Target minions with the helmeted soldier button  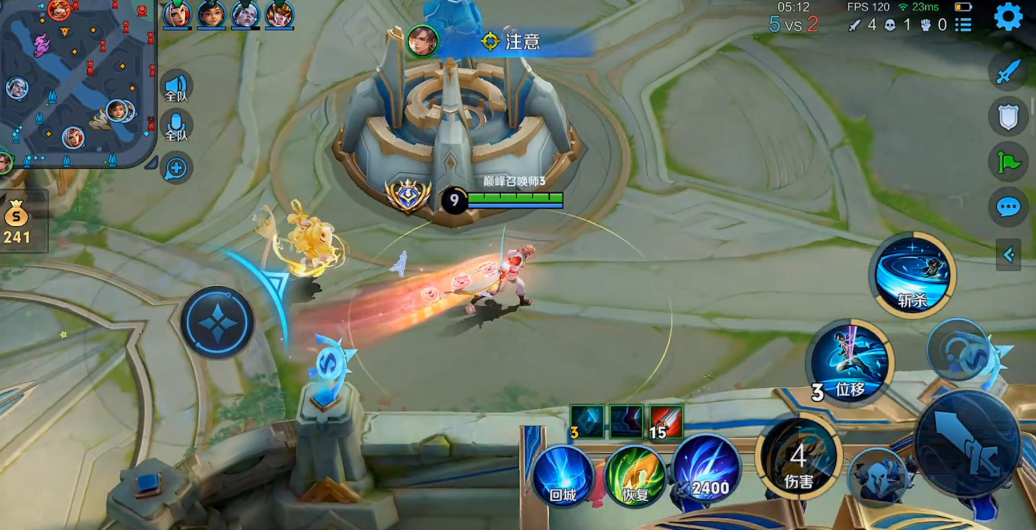(x=875, y=476)
